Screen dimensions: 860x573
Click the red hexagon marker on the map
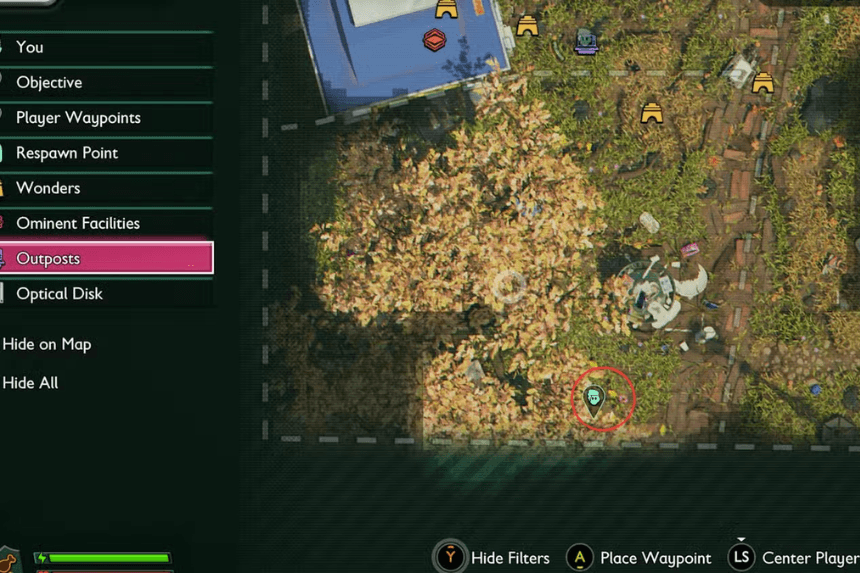click(x=434, y=40)
